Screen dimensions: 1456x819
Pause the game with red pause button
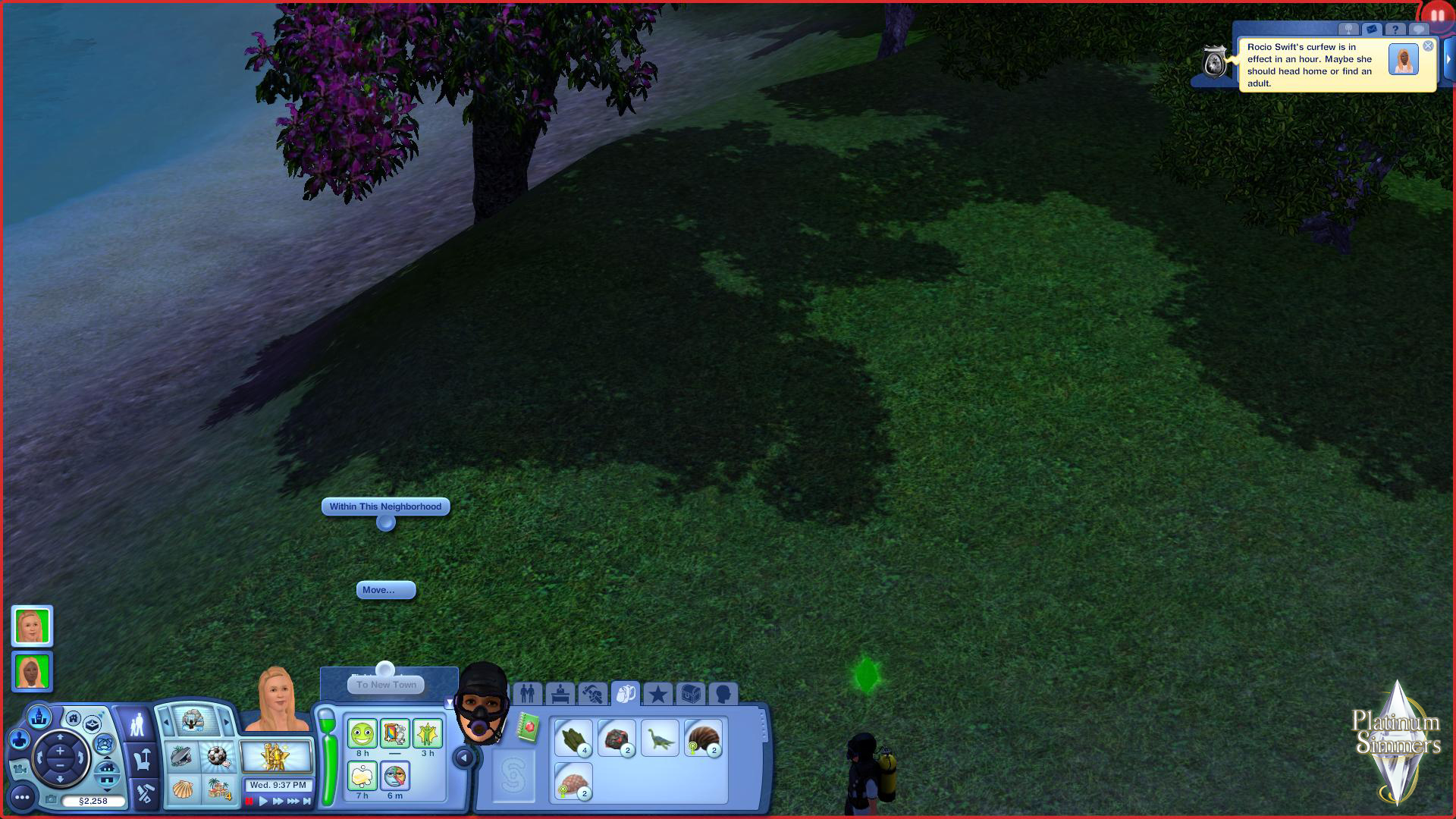(249, 801)
